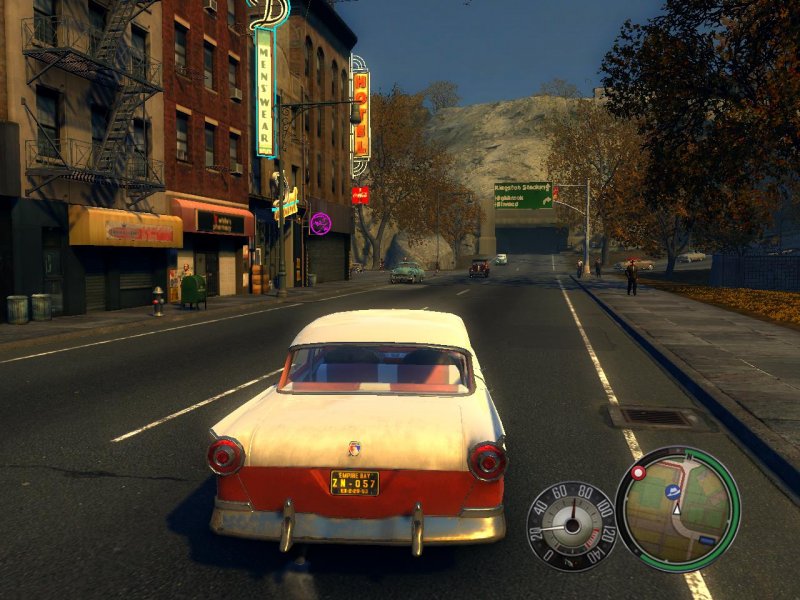Click the blue hat clothing store marker
800x600 pixels.
674,493
